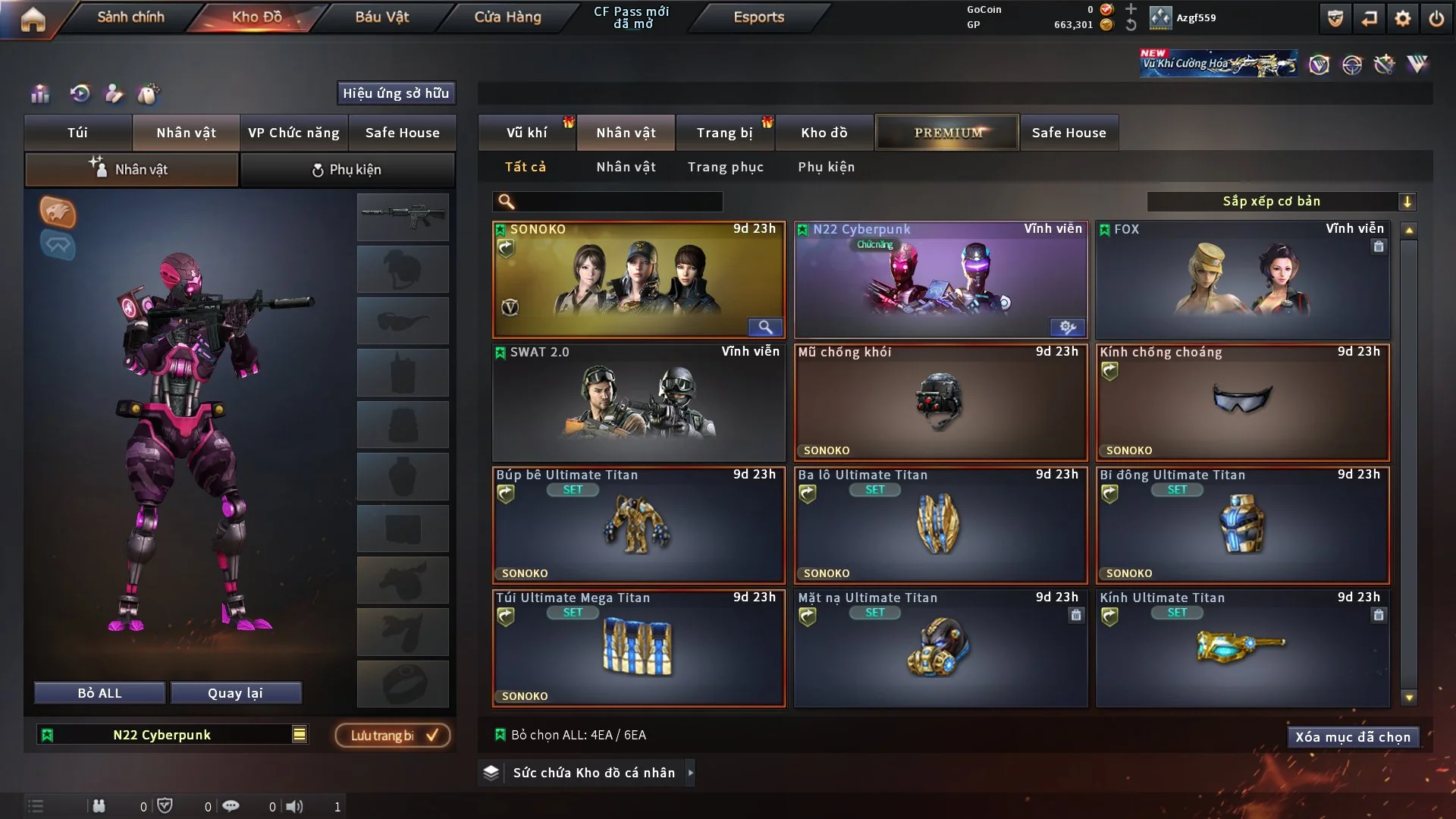Screen dimensions: 1456x819
Task: Pick the Búp bê Ultimate Titan item
Action: (638, 526)
